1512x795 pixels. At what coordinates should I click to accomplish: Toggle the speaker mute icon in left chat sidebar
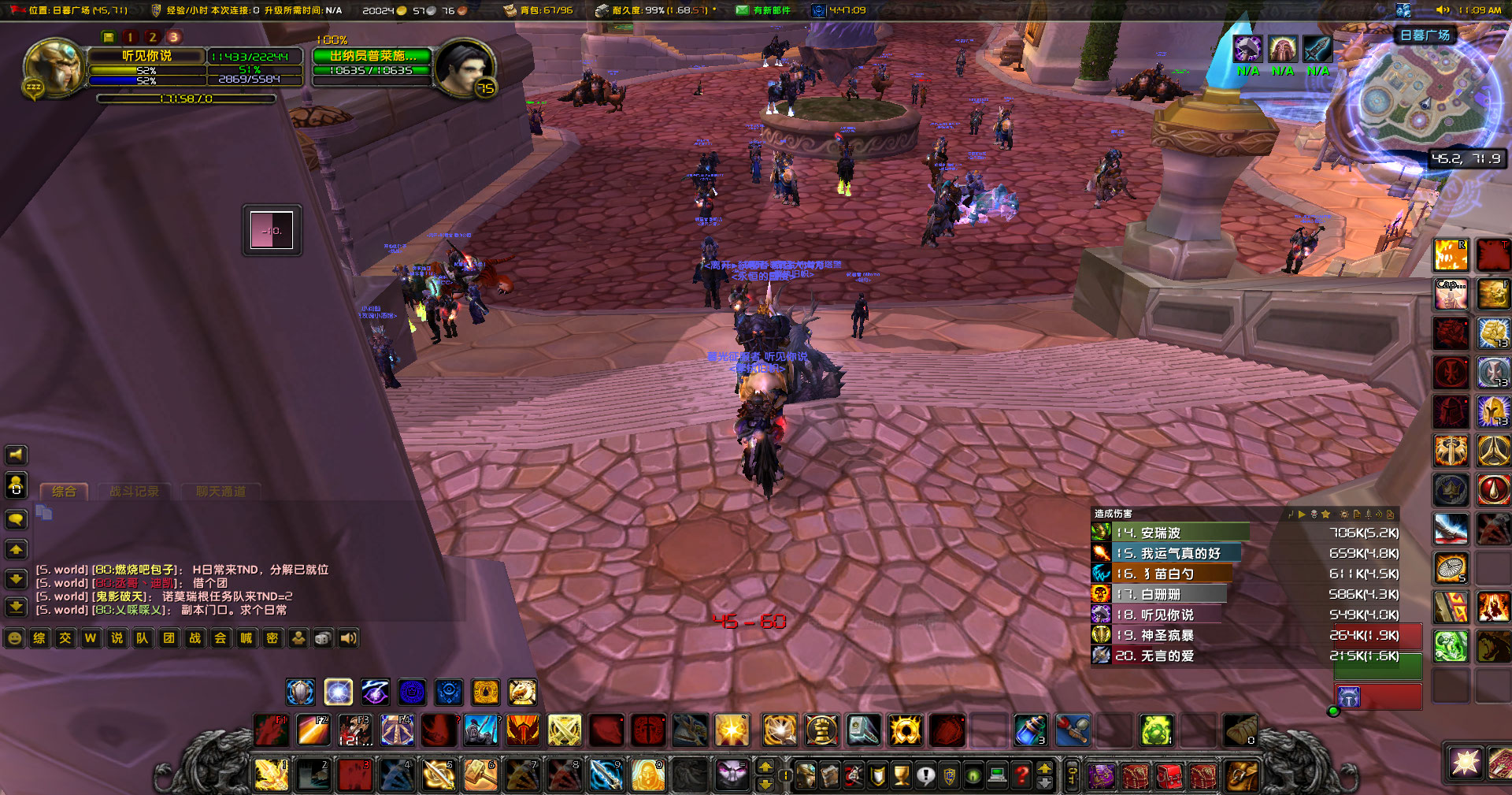[16, 455]
